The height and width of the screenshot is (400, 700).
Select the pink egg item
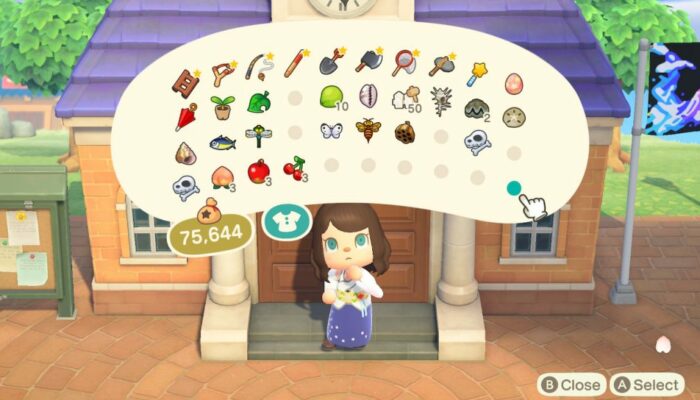tap(514, 83)
